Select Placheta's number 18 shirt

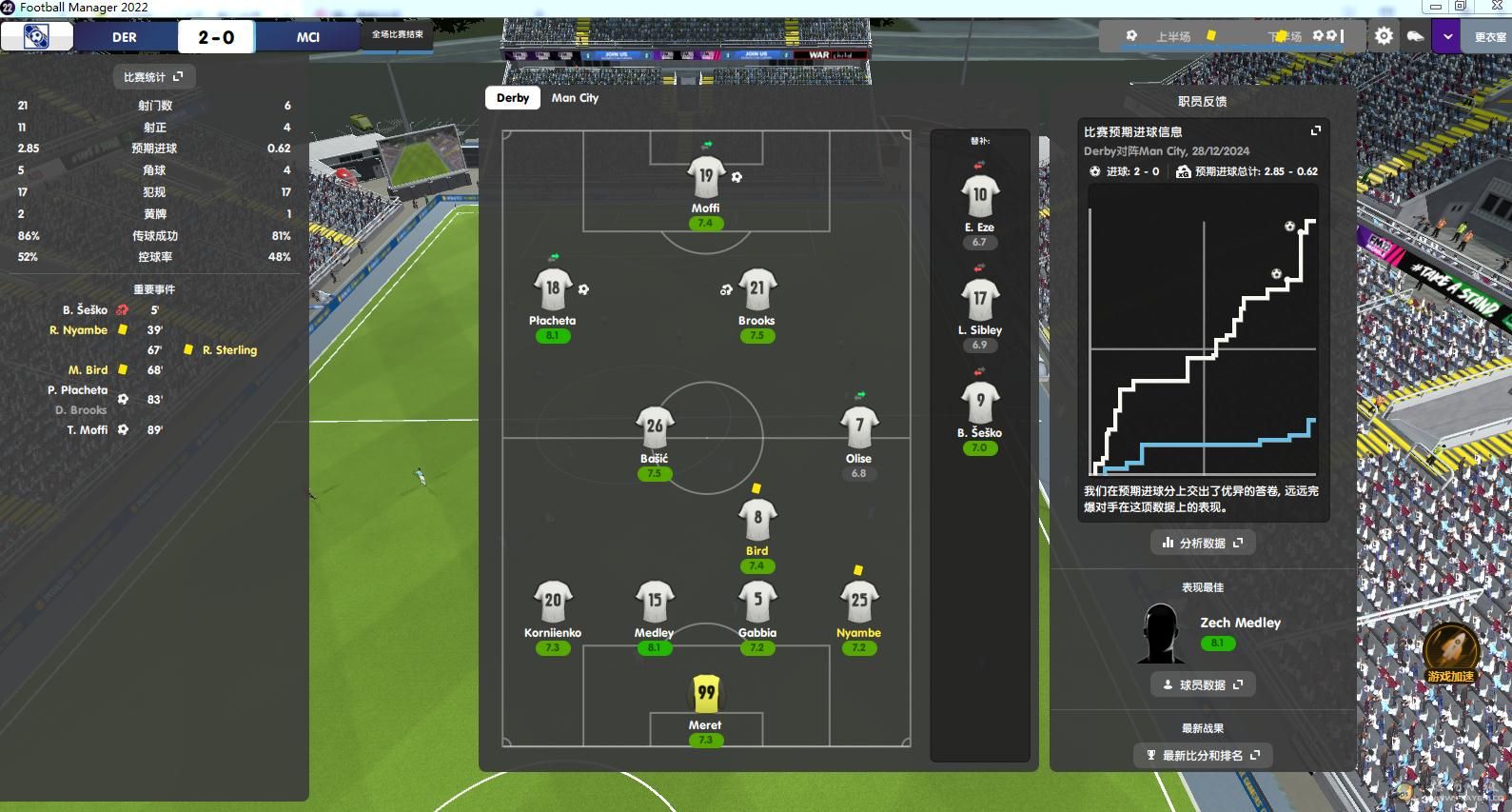pos(553,289)
